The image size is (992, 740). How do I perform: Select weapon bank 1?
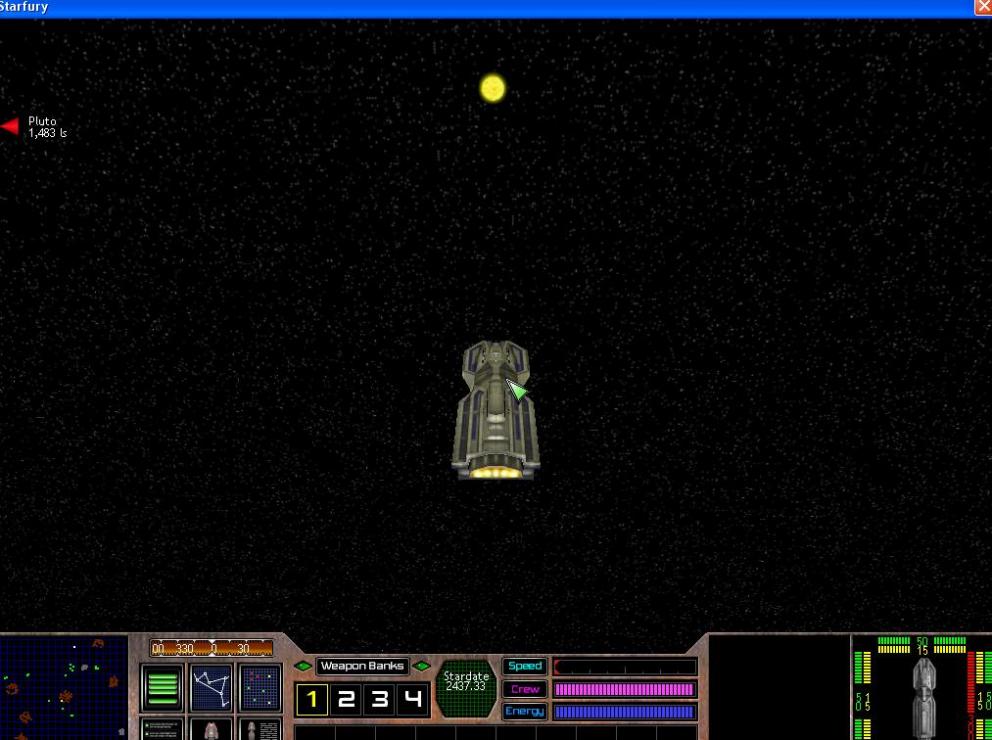(x=312, y=700)
